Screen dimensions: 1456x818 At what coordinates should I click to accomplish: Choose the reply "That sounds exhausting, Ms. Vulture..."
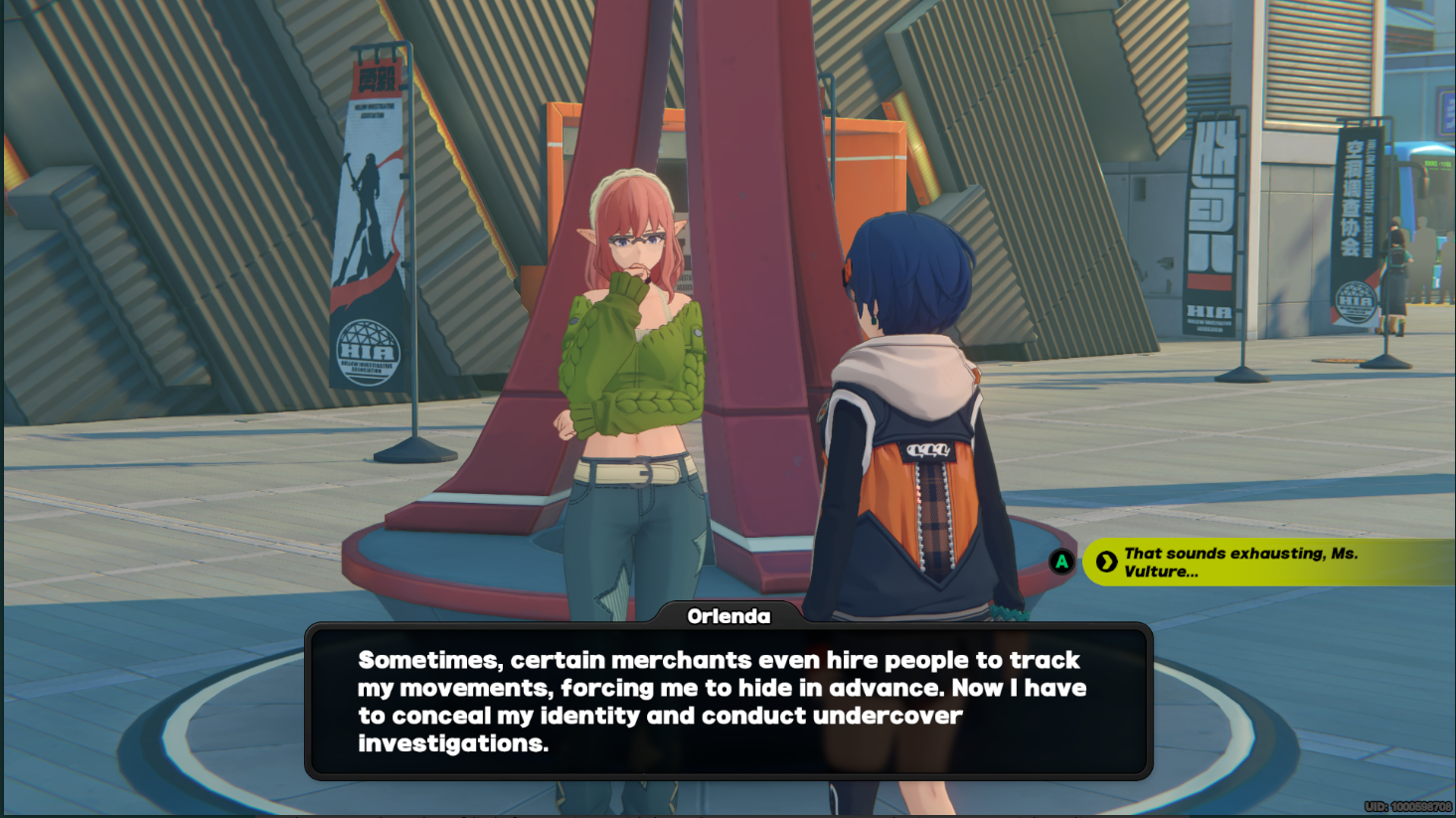tap(1252, 563)
